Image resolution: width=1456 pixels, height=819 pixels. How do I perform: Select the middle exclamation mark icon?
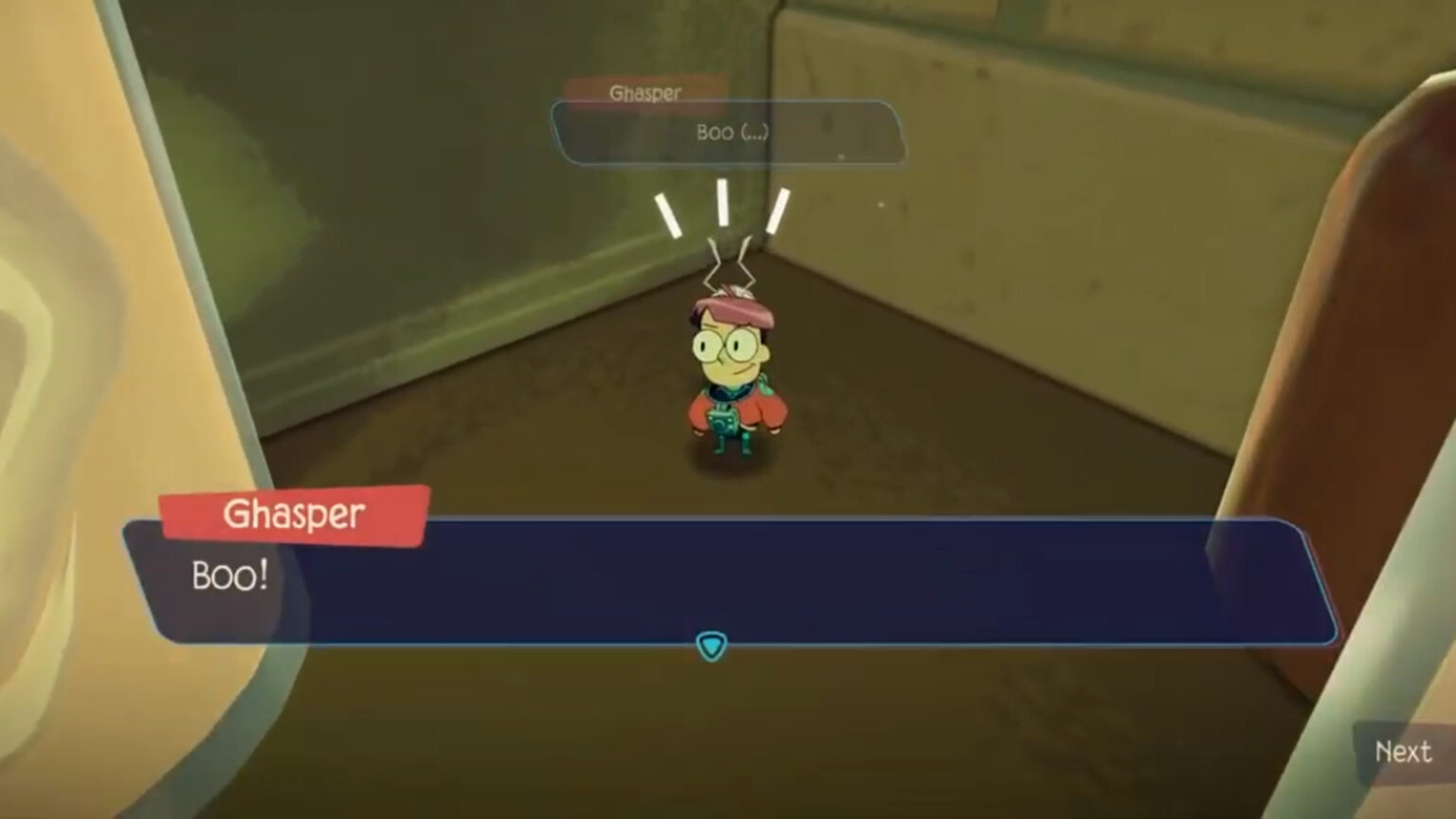pos(722,205)
